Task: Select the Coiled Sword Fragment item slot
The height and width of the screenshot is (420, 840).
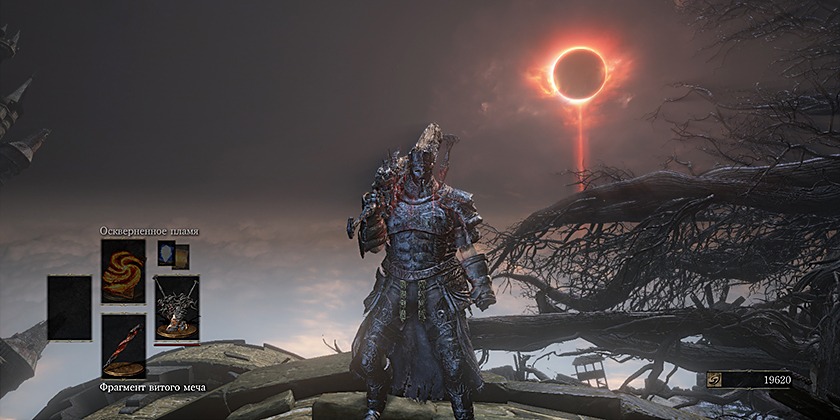Action: coord(123,346)
